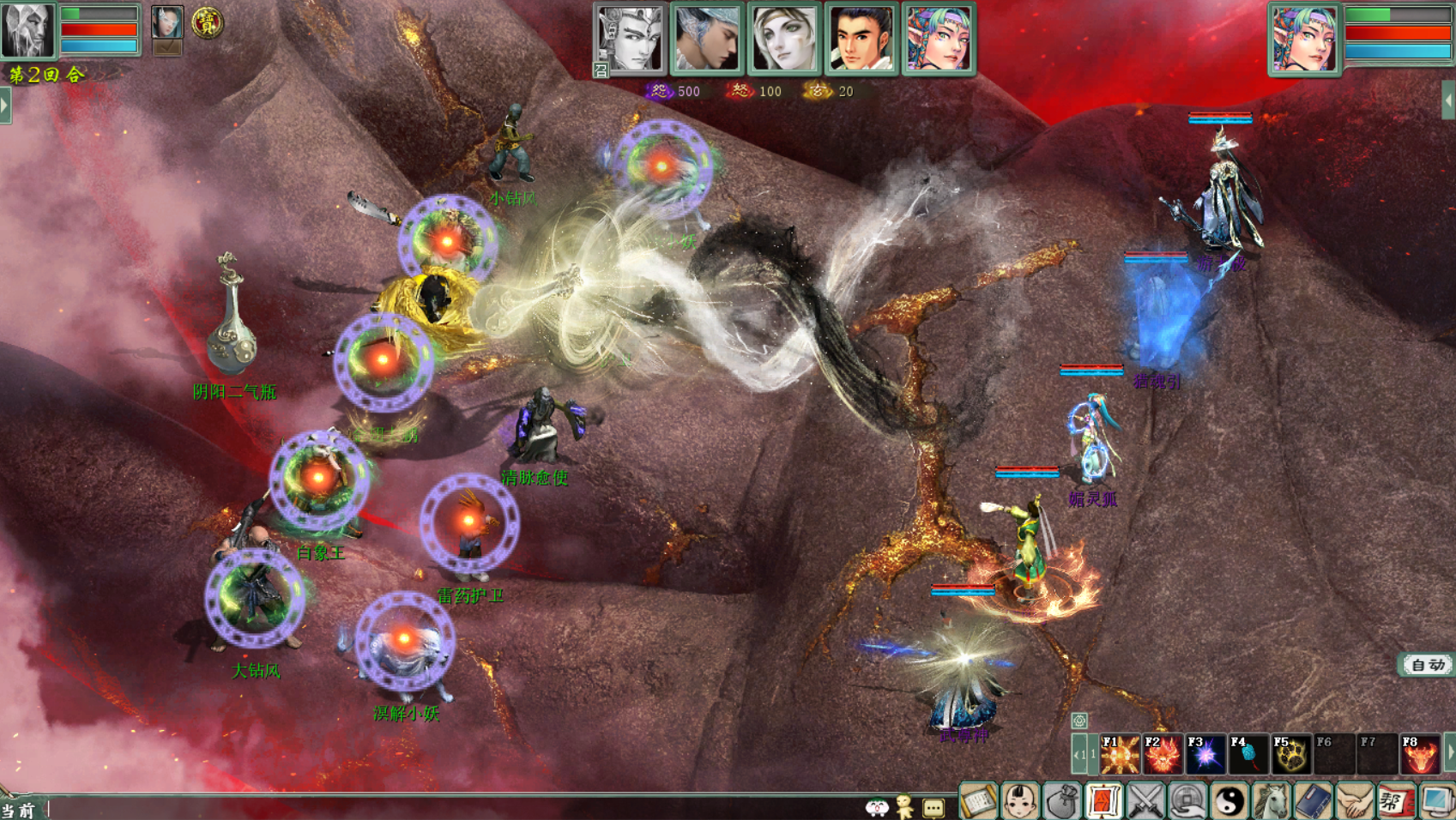Open the child face character menu
The height and width of the screenshot is (820, 1456).
pyautogui.click(x=1020, y=802)
